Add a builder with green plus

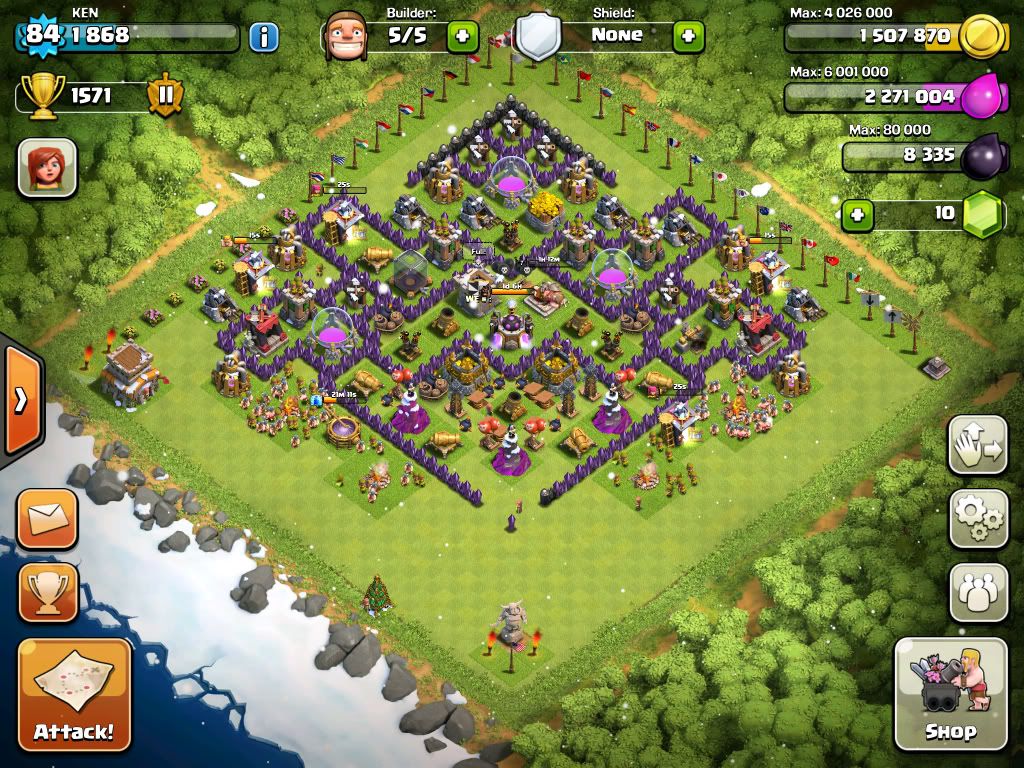click(x=462, y=37)
